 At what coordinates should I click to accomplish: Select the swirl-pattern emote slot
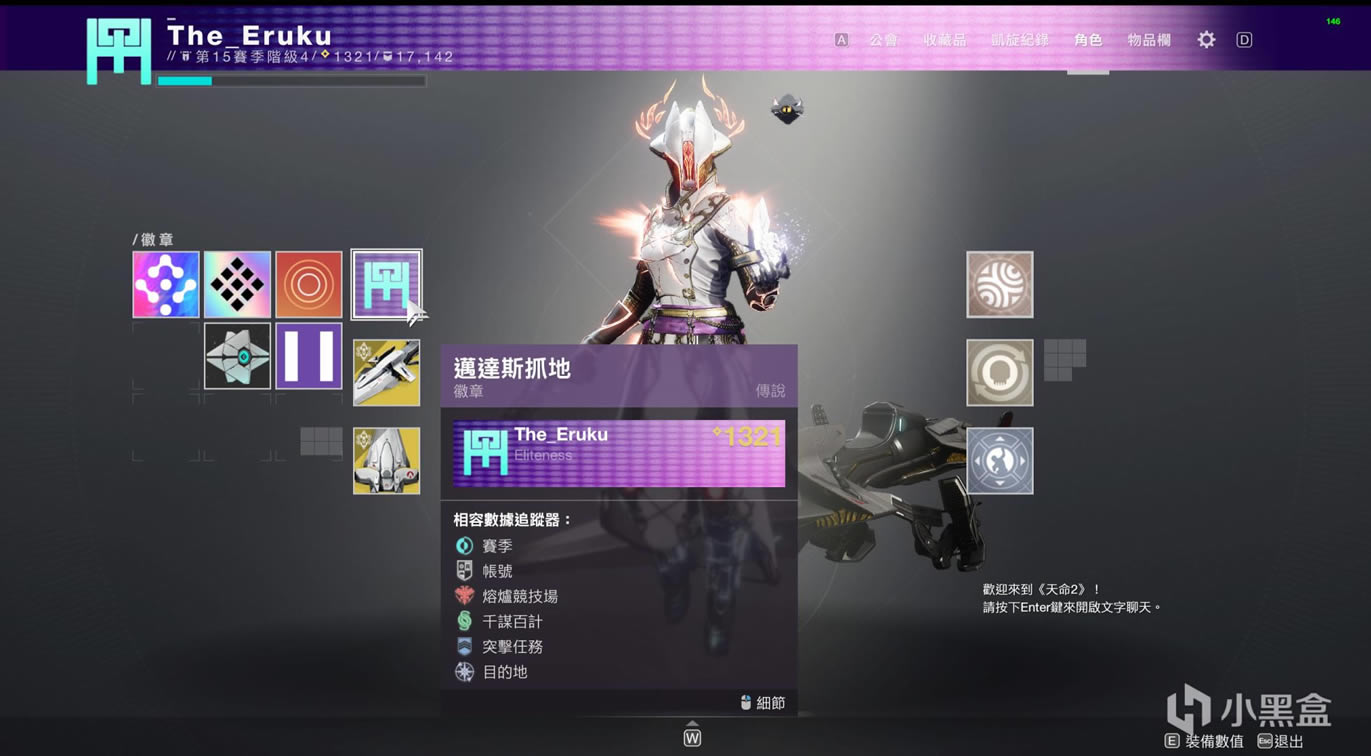(x=999, y=285)
